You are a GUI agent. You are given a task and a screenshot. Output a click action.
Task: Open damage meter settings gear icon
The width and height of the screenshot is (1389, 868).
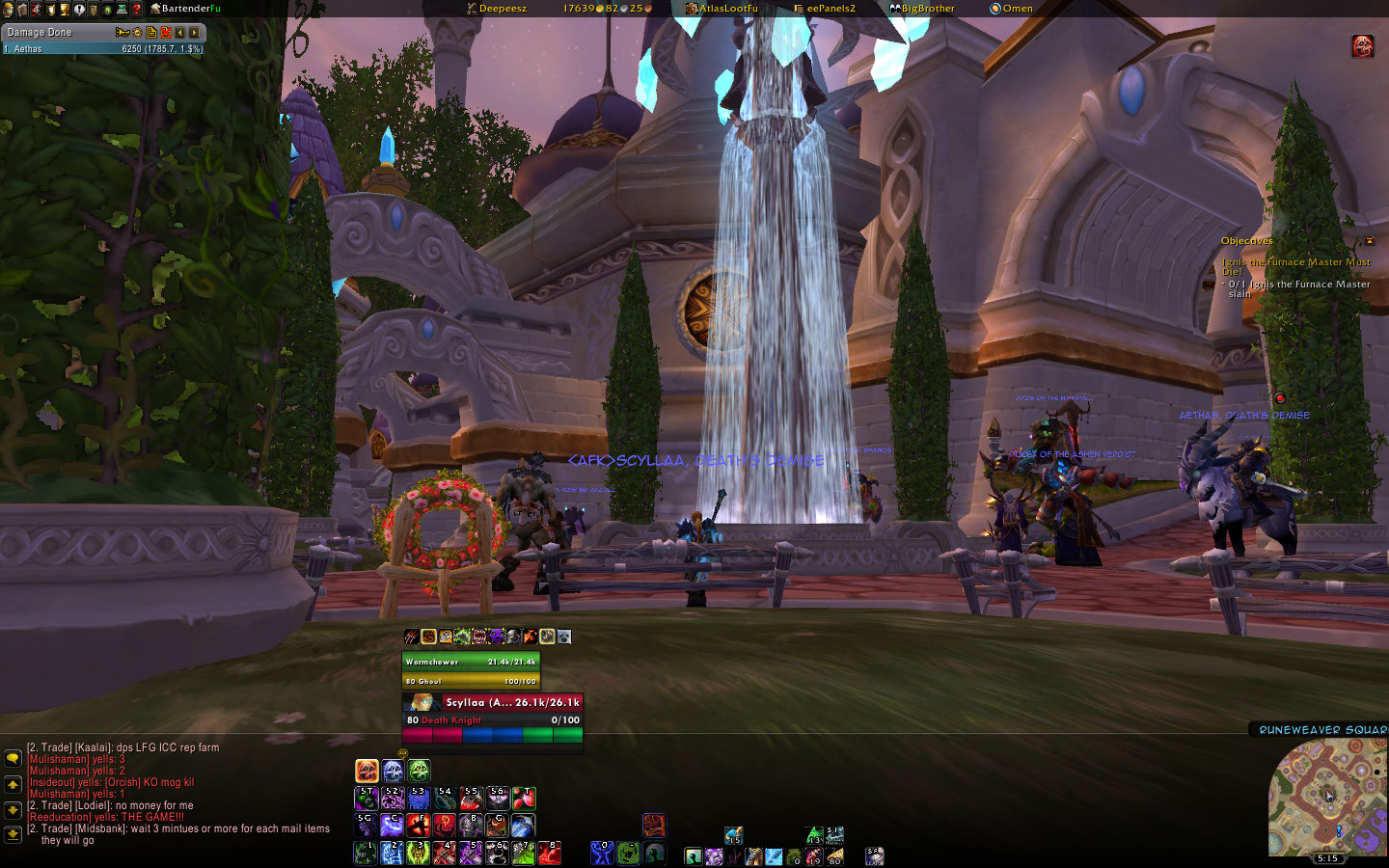136,32
